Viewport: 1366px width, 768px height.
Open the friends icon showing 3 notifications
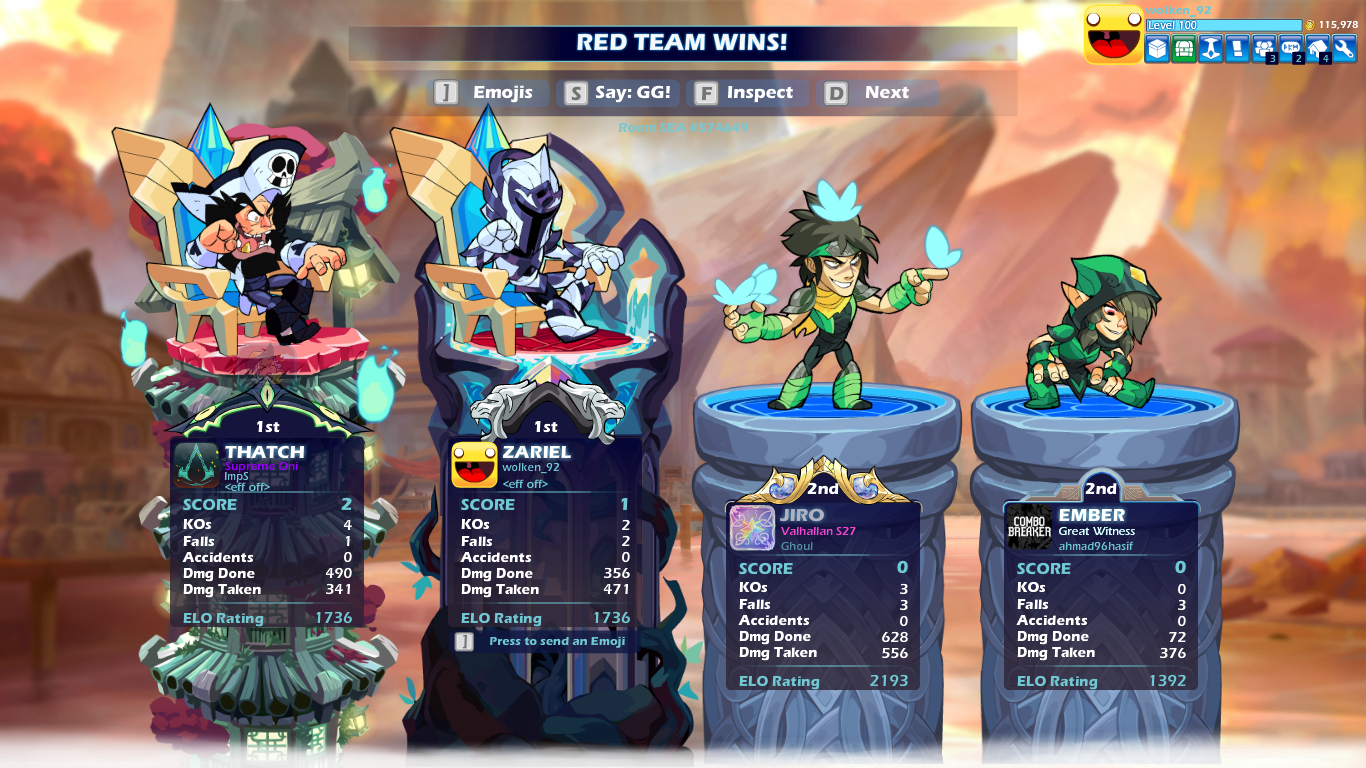pos(1265,47)
